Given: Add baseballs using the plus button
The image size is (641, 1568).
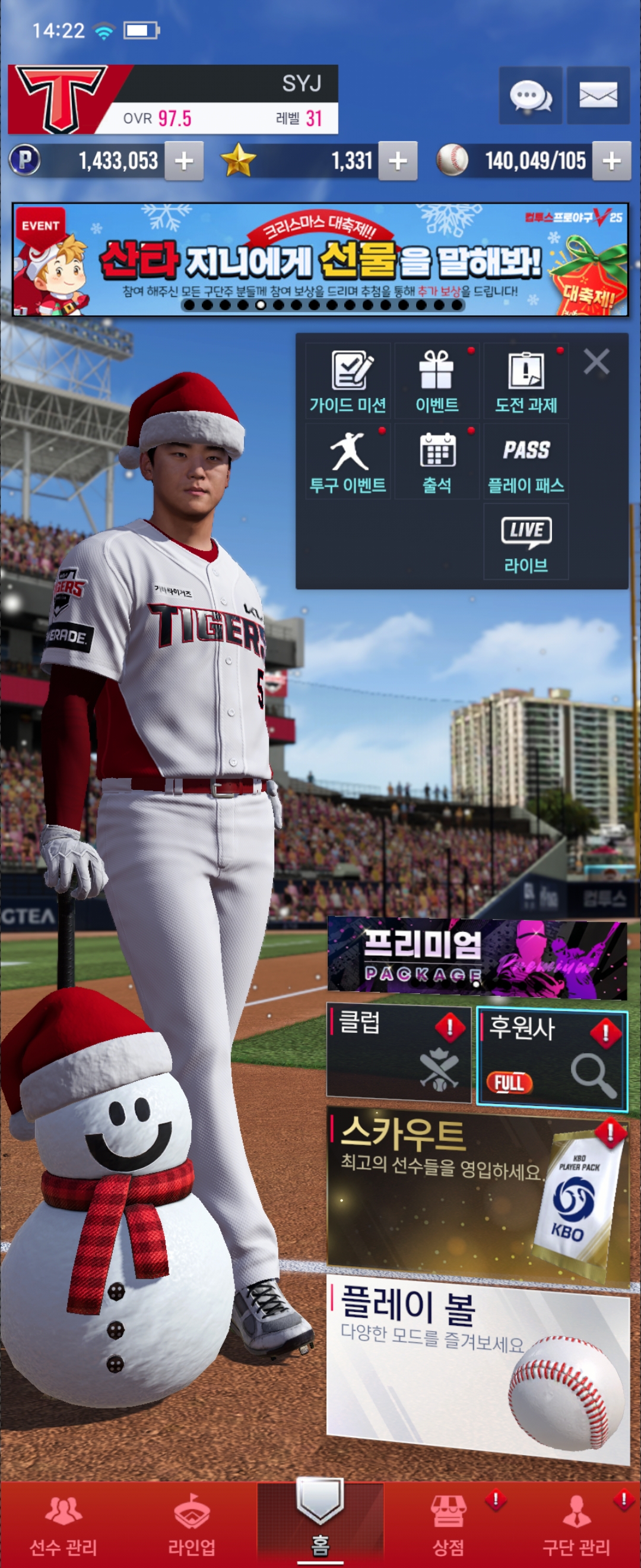Looking at the screenshot, I should pyautogui.click(x=611, y=162).
